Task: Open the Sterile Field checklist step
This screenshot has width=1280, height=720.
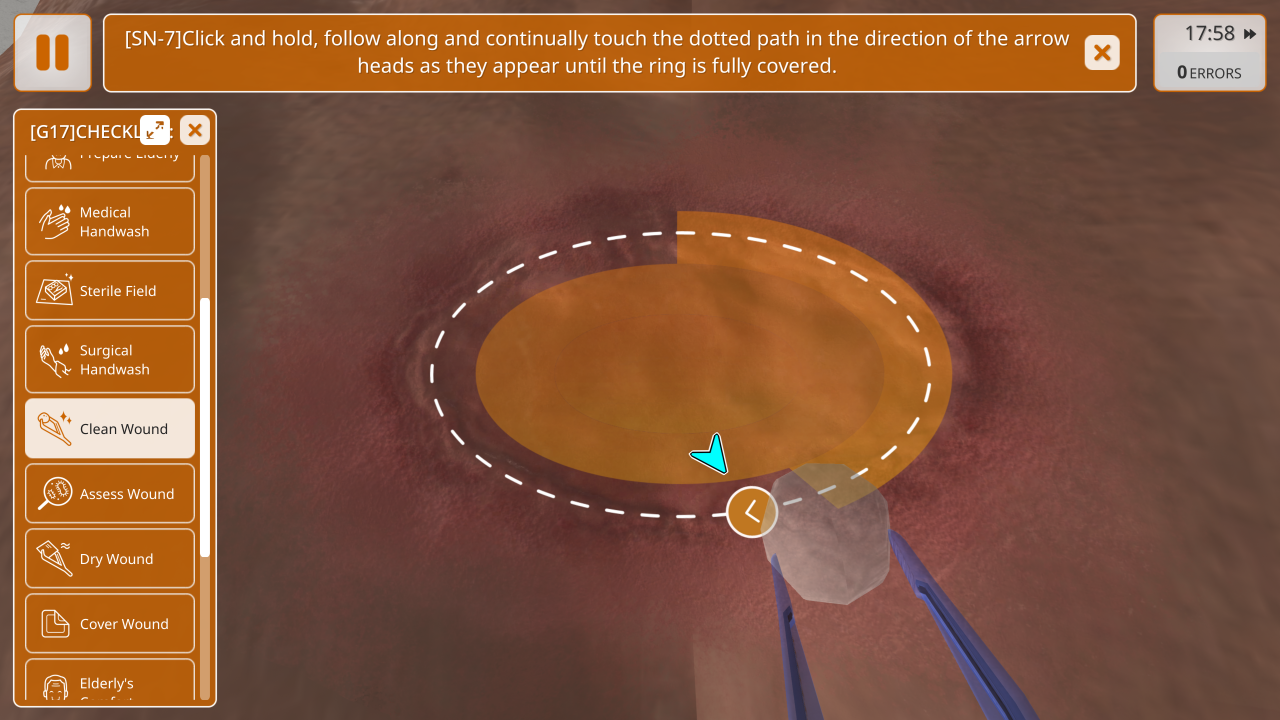Action: tap(110, 291)
